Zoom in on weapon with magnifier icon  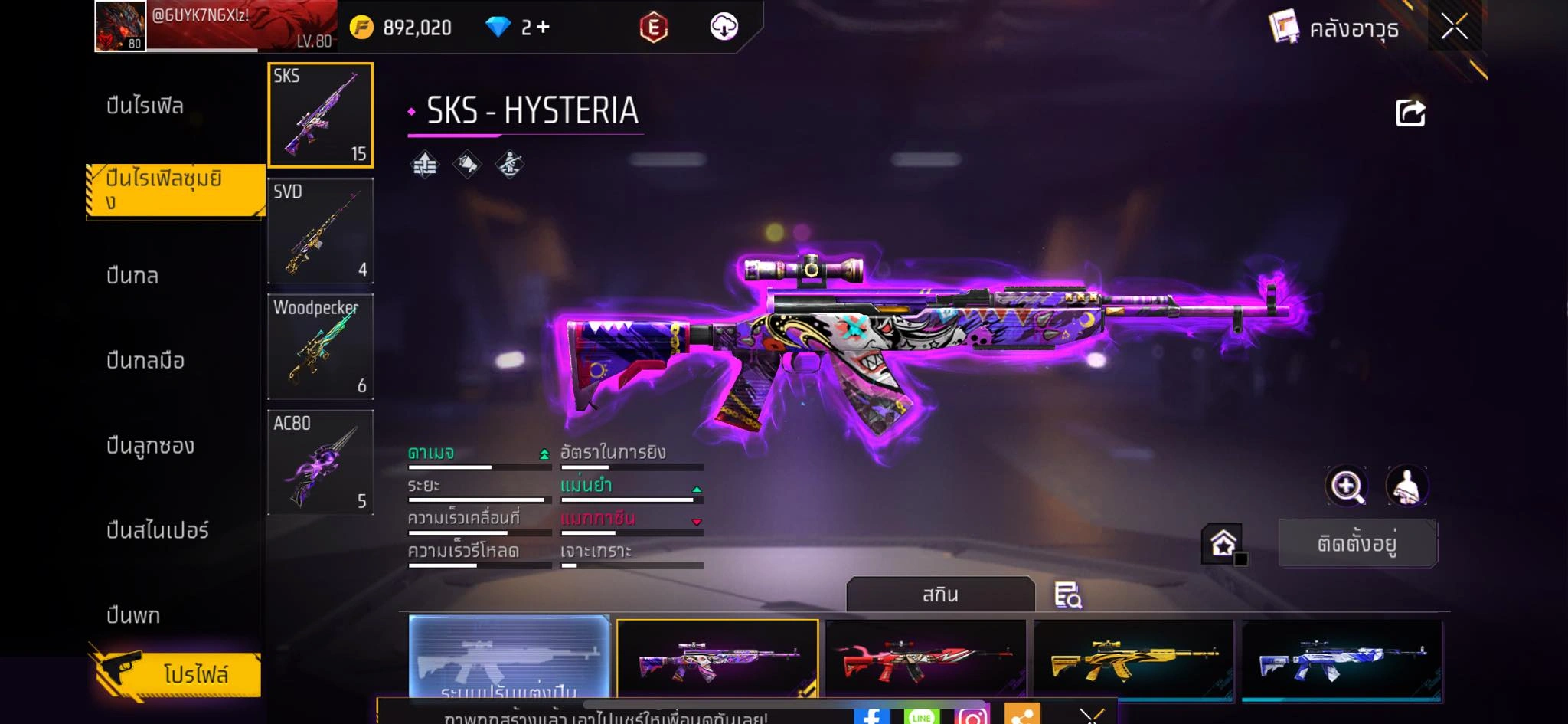1347,486
